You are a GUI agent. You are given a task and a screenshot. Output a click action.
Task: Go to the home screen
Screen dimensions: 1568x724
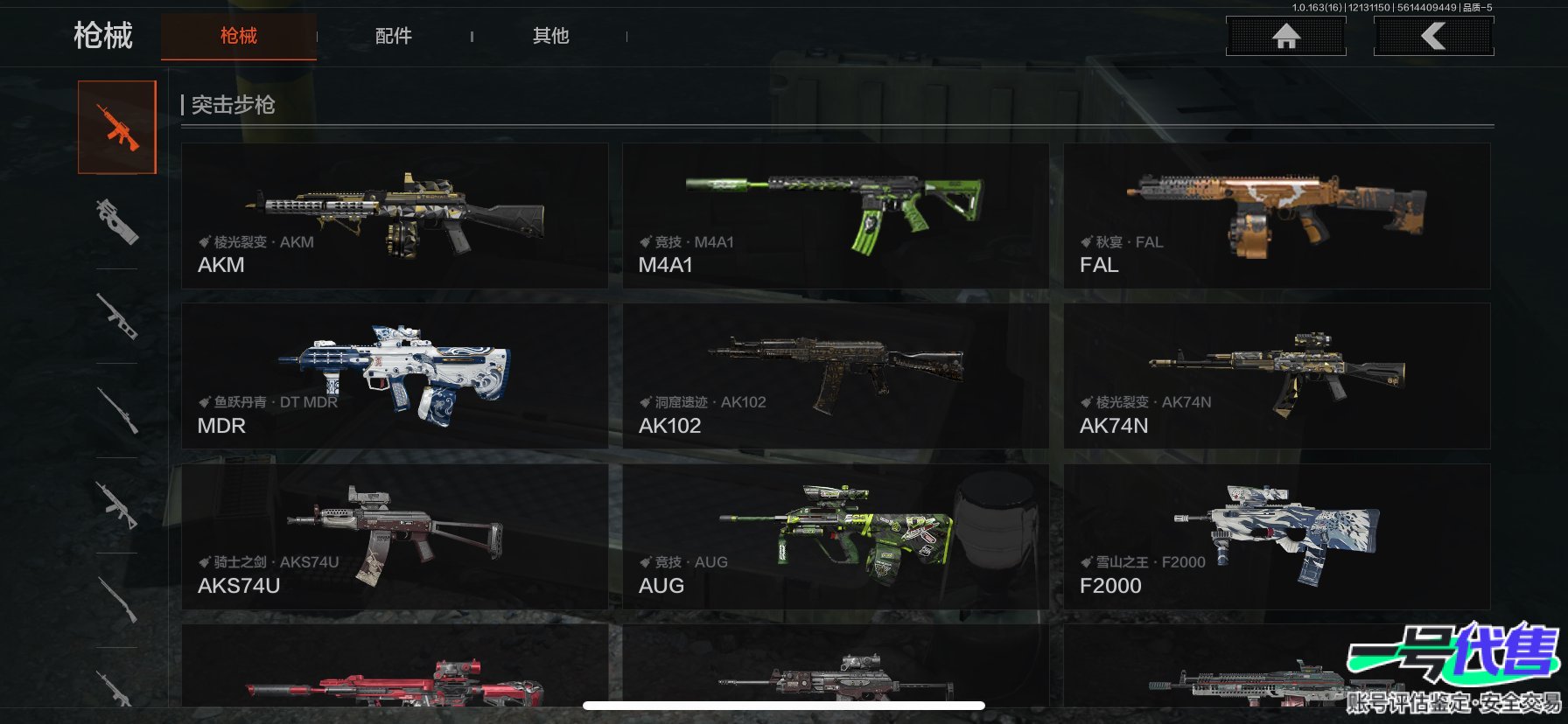1285,37
